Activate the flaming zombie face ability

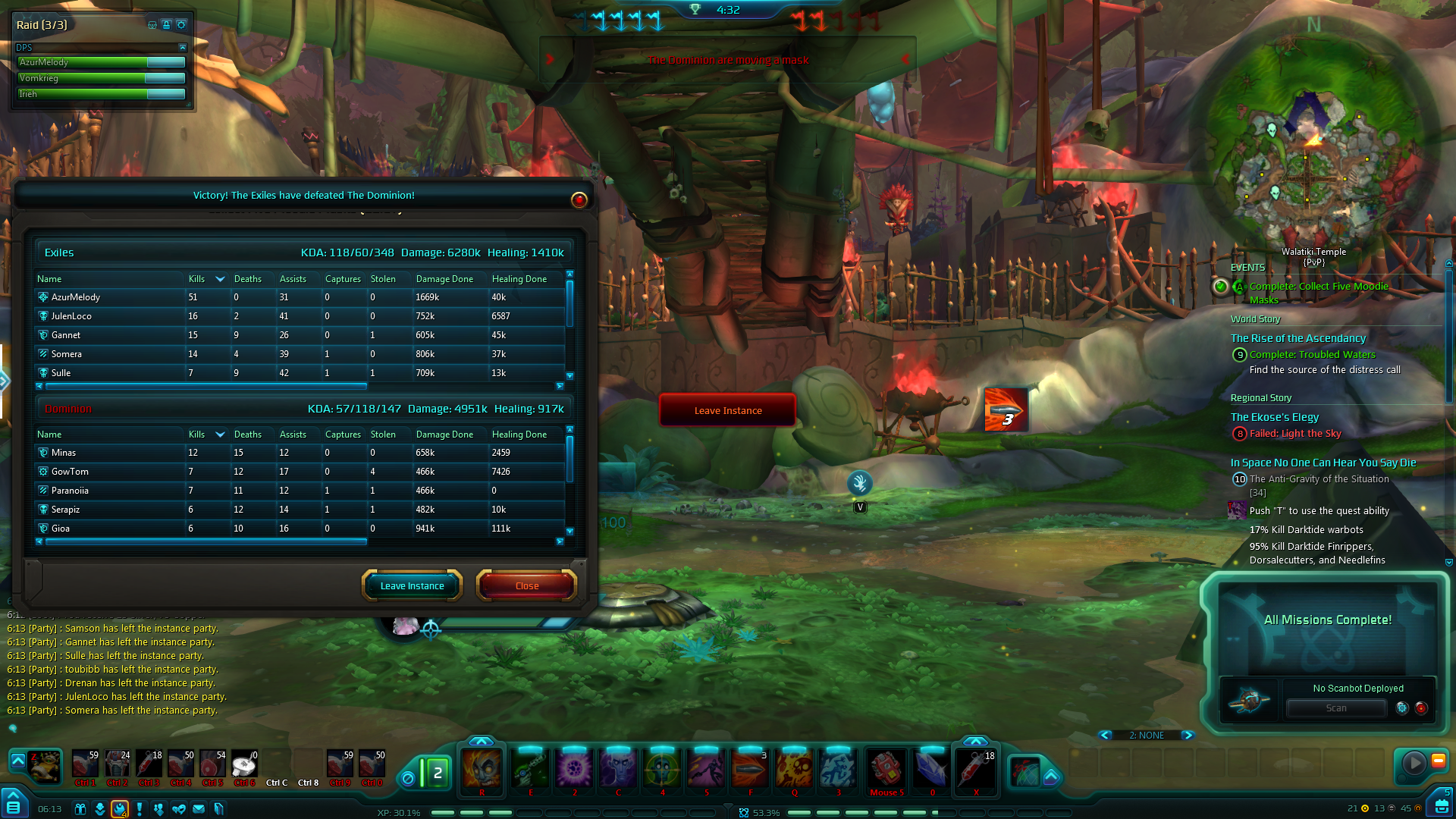point(482,768)
